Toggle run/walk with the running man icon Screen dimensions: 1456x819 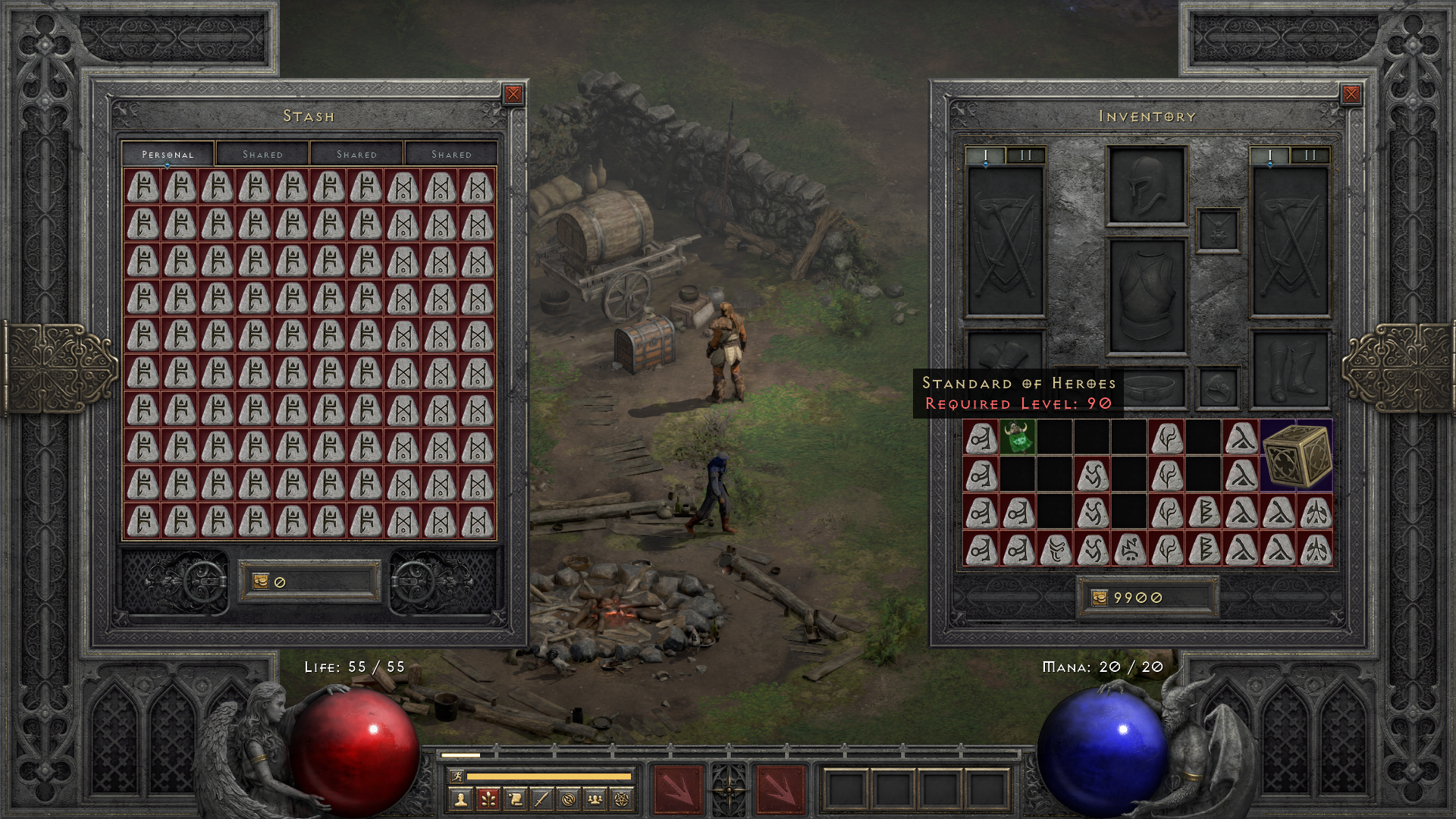coord(457,777)
